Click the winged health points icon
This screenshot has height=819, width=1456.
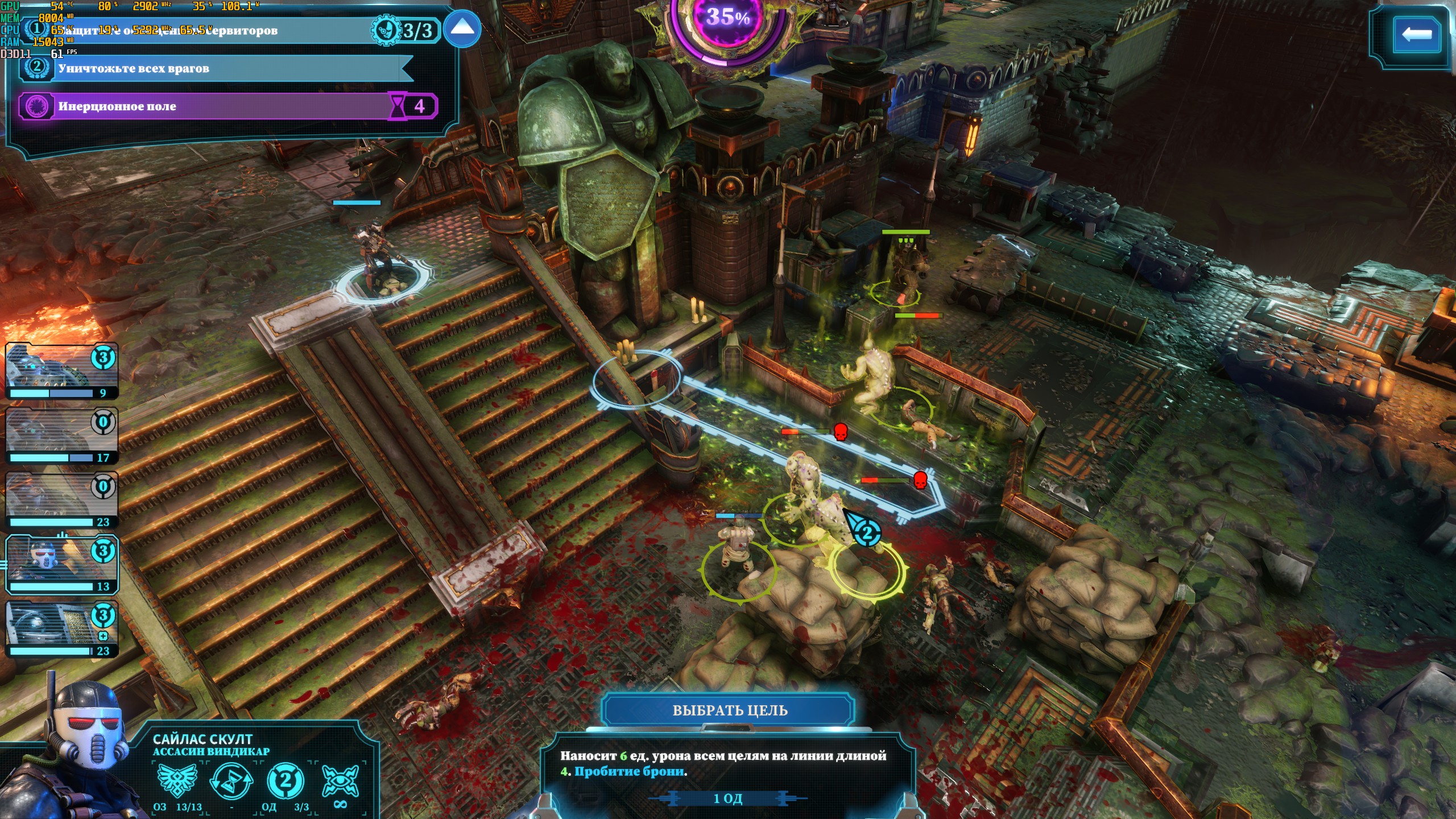click(x=177, y=781)
